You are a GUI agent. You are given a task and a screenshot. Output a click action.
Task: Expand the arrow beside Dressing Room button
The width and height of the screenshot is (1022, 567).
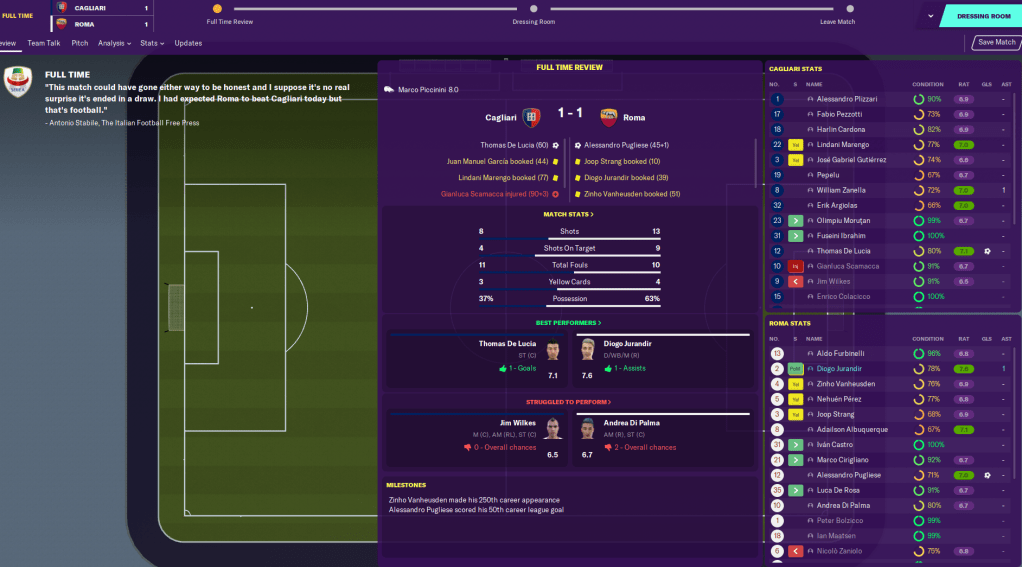click(x=931, y=16)
